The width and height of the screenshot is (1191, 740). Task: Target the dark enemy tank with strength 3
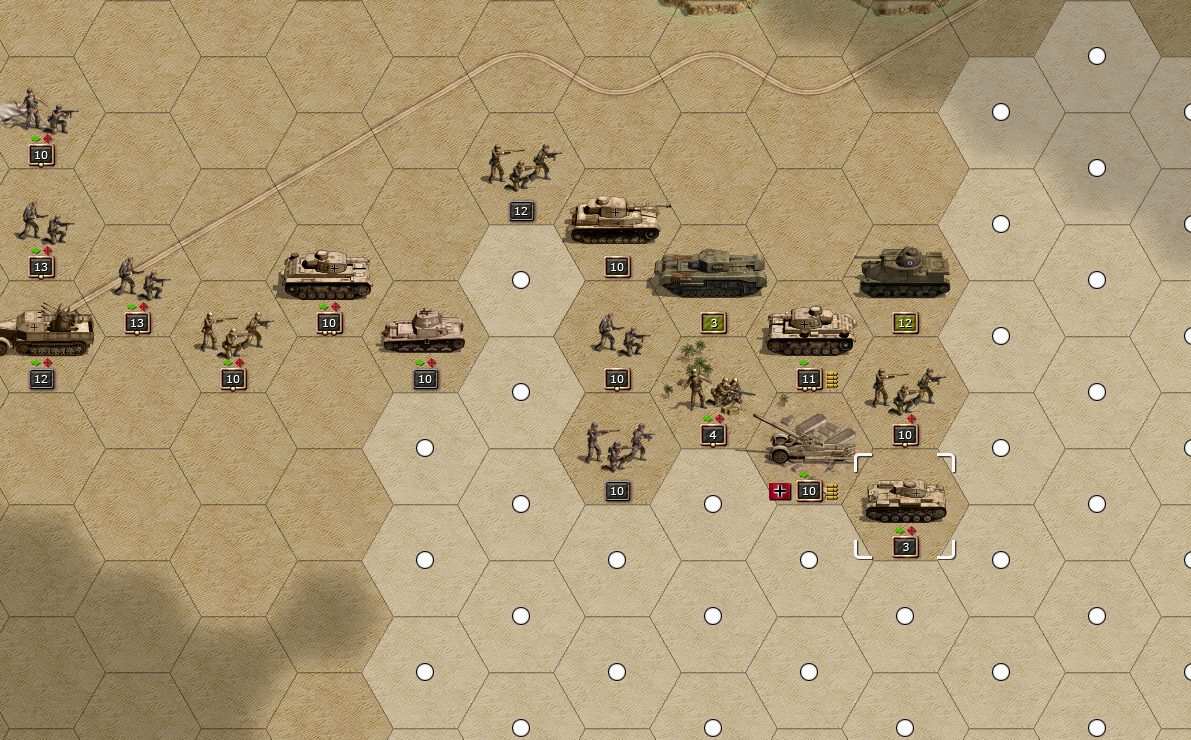point(711,274)
